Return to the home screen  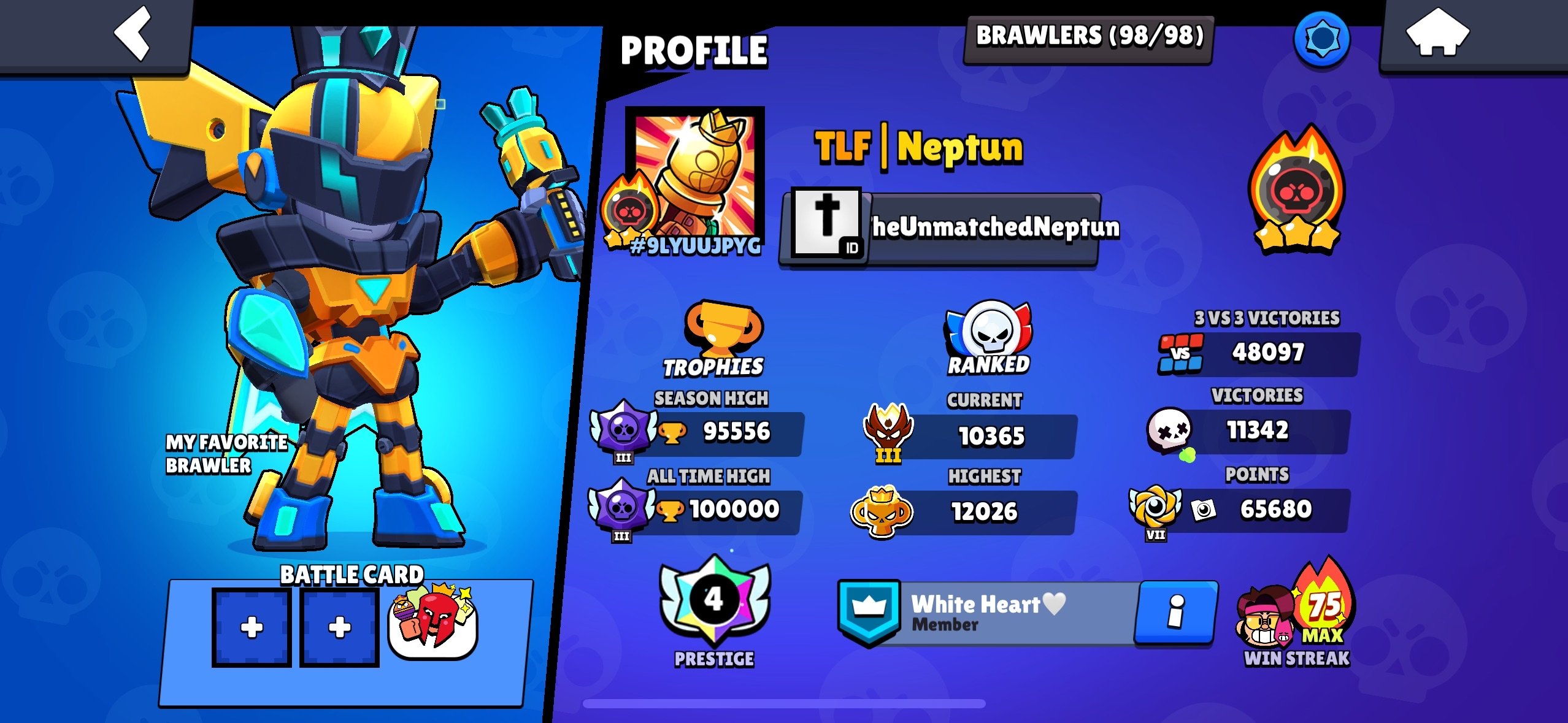tap(1437, 34)
